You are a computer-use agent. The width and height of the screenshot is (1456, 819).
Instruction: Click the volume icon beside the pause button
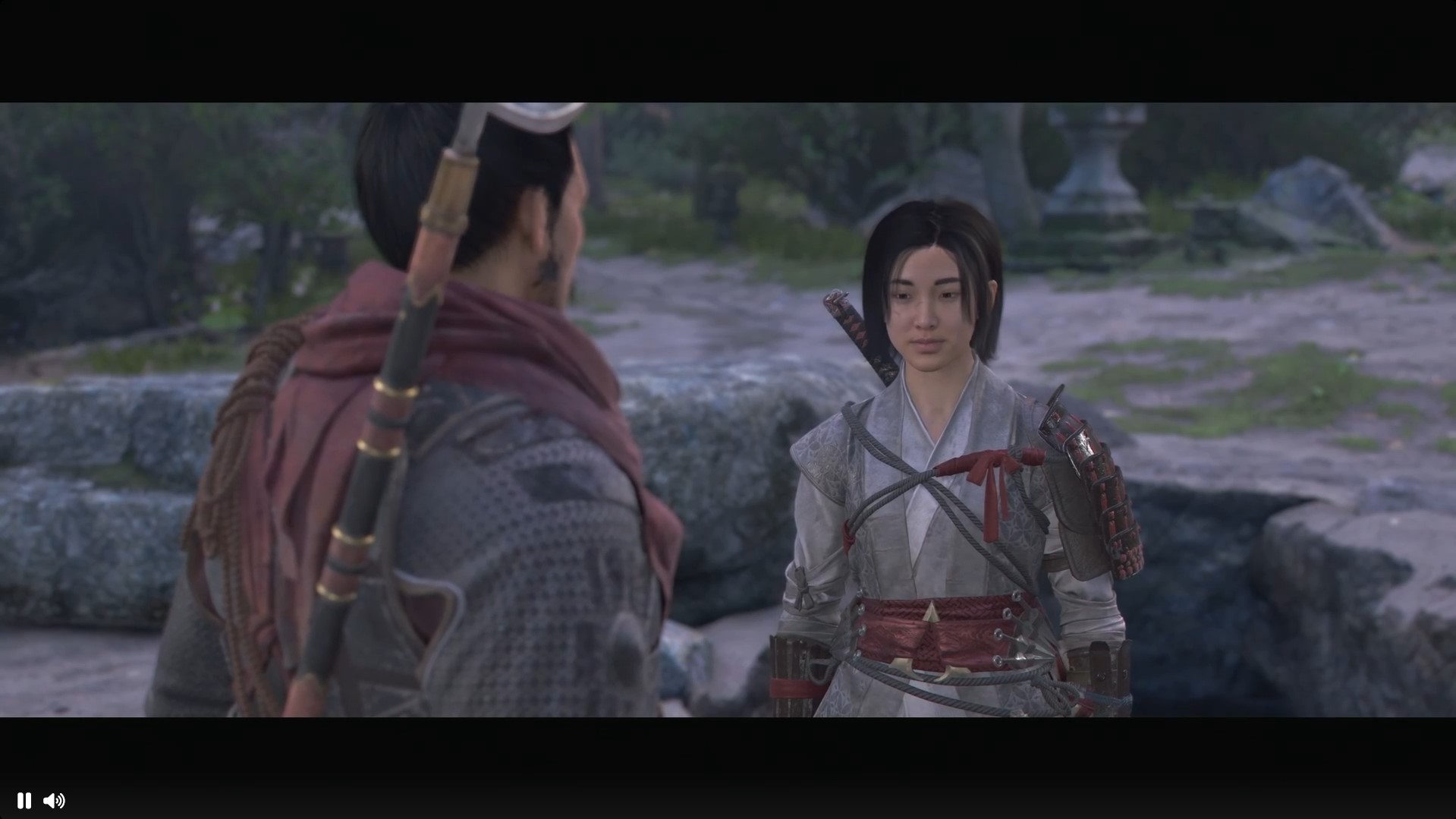(x=55, y=801)
